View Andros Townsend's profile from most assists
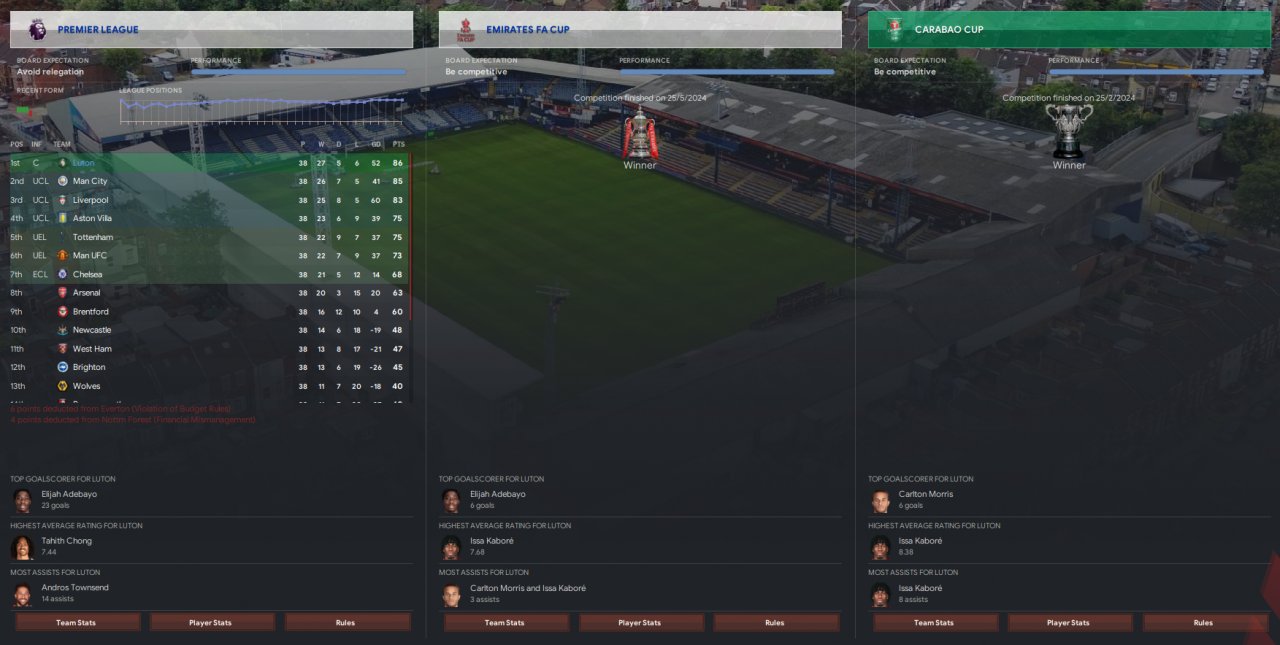Image resolution: width=1280 pixels, height=645 pixels. [x=75, y=588]
